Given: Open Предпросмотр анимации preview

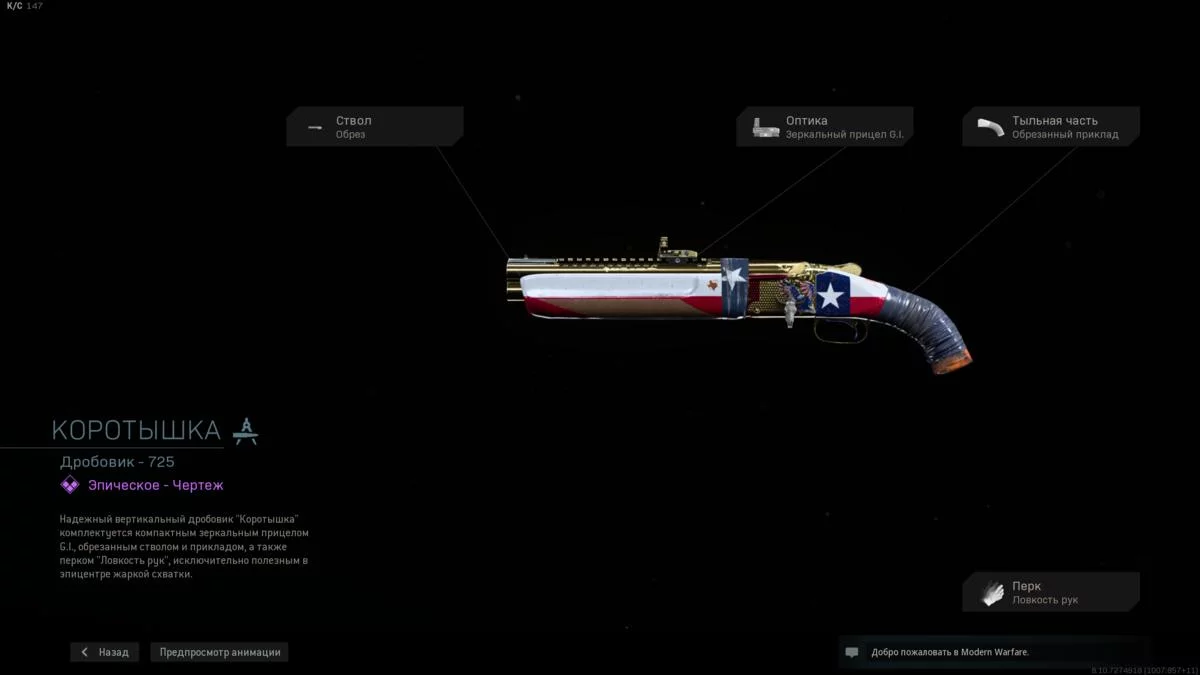Looking at the screenshot, I should pos(220,652).
